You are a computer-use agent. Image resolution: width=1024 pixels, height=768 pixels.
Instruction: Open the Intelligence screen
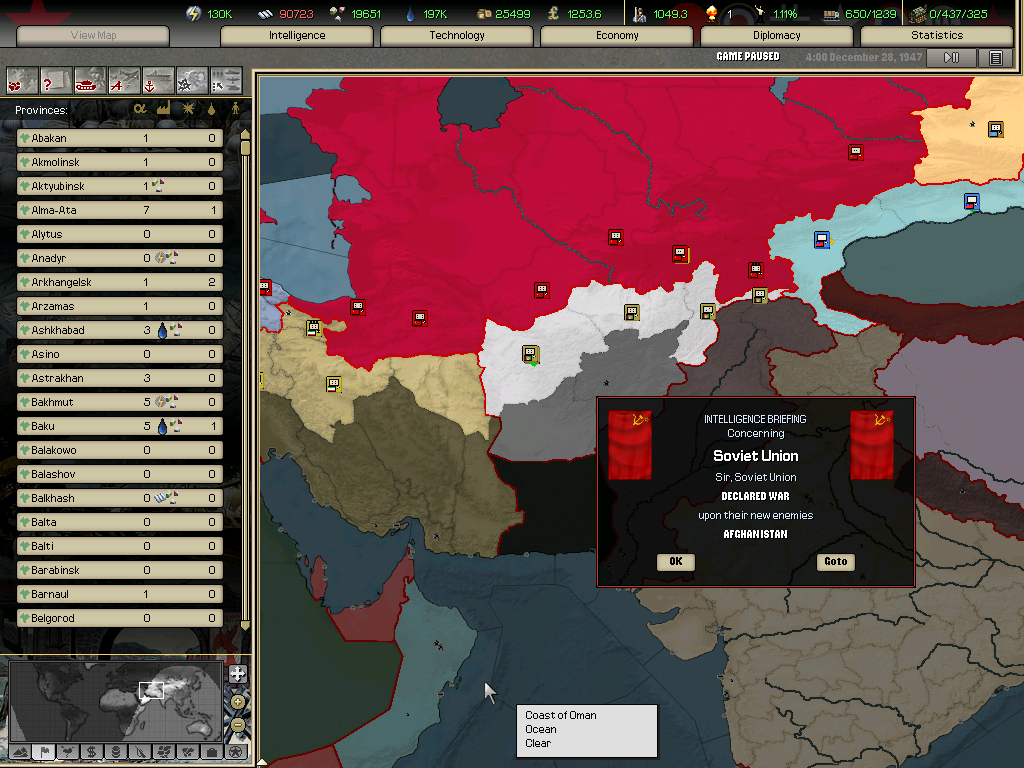[x=297, y=35]
